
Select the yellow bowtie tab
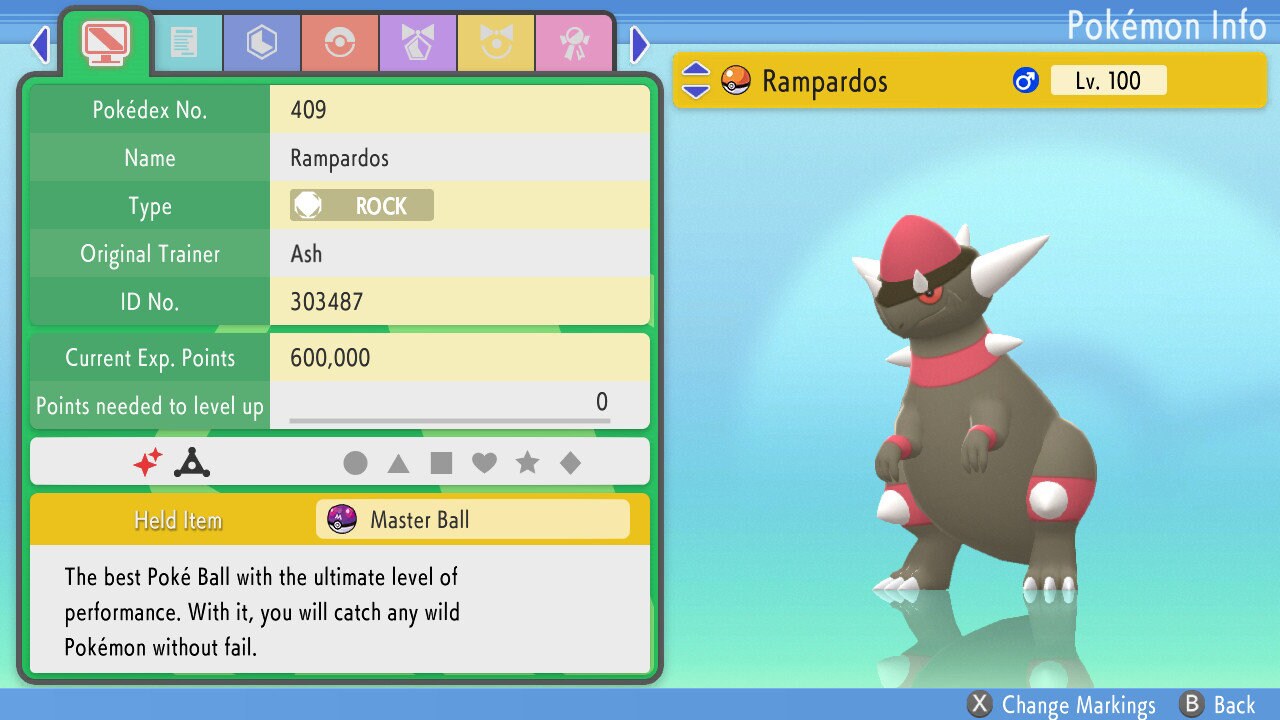496,42
